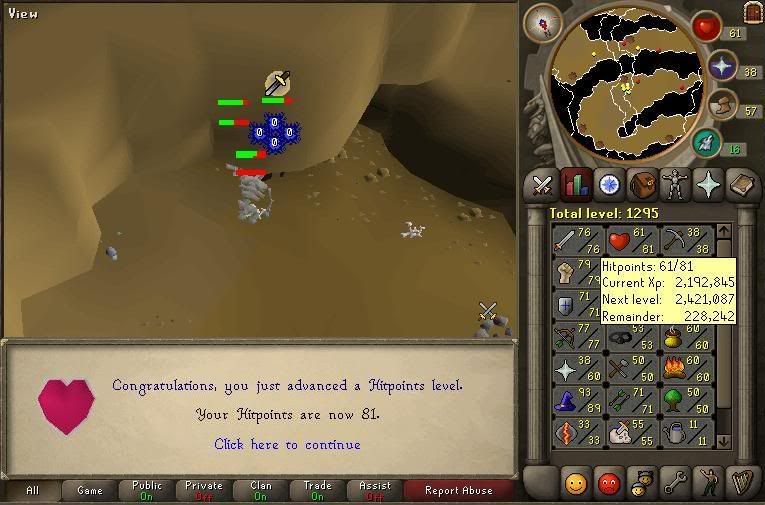The height and width of the screenshot is (505, 765).
Task: Toggle the Trade chat filter
Action: point(317,490)
